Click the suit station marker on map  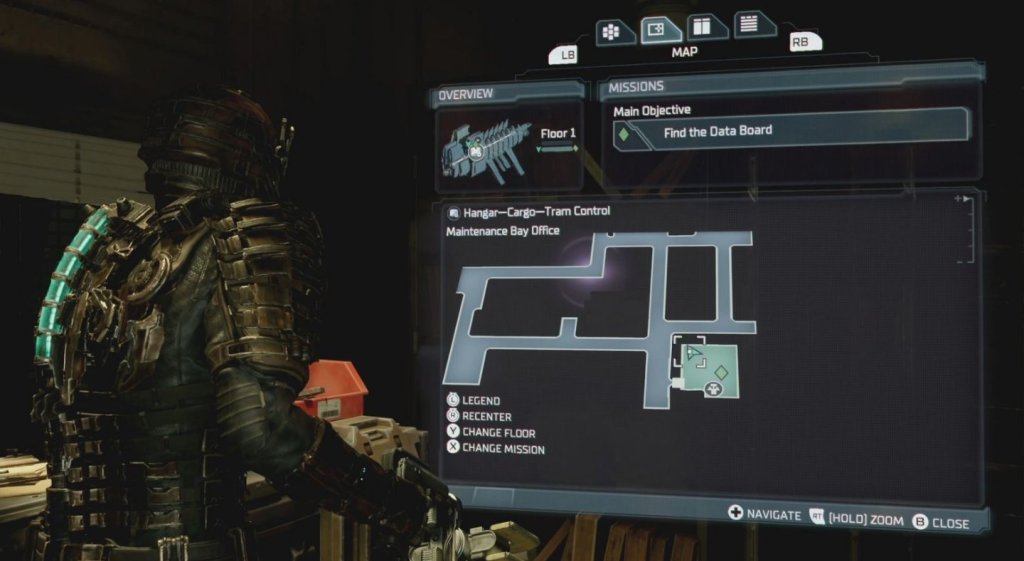click(x=714, y=388)
